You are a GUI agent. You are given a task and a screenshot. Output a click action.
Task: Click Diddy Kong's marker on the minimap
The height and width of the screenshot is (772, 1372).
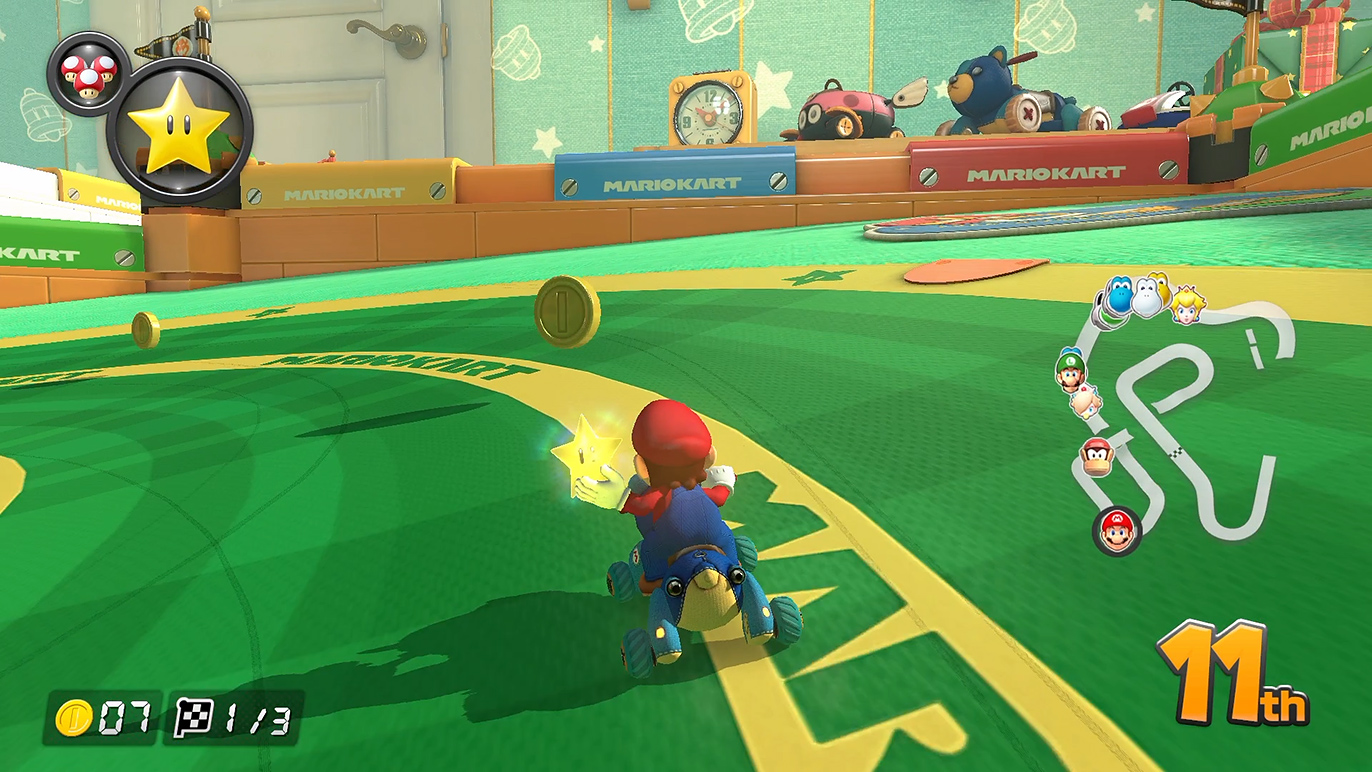coord(1097,458)
